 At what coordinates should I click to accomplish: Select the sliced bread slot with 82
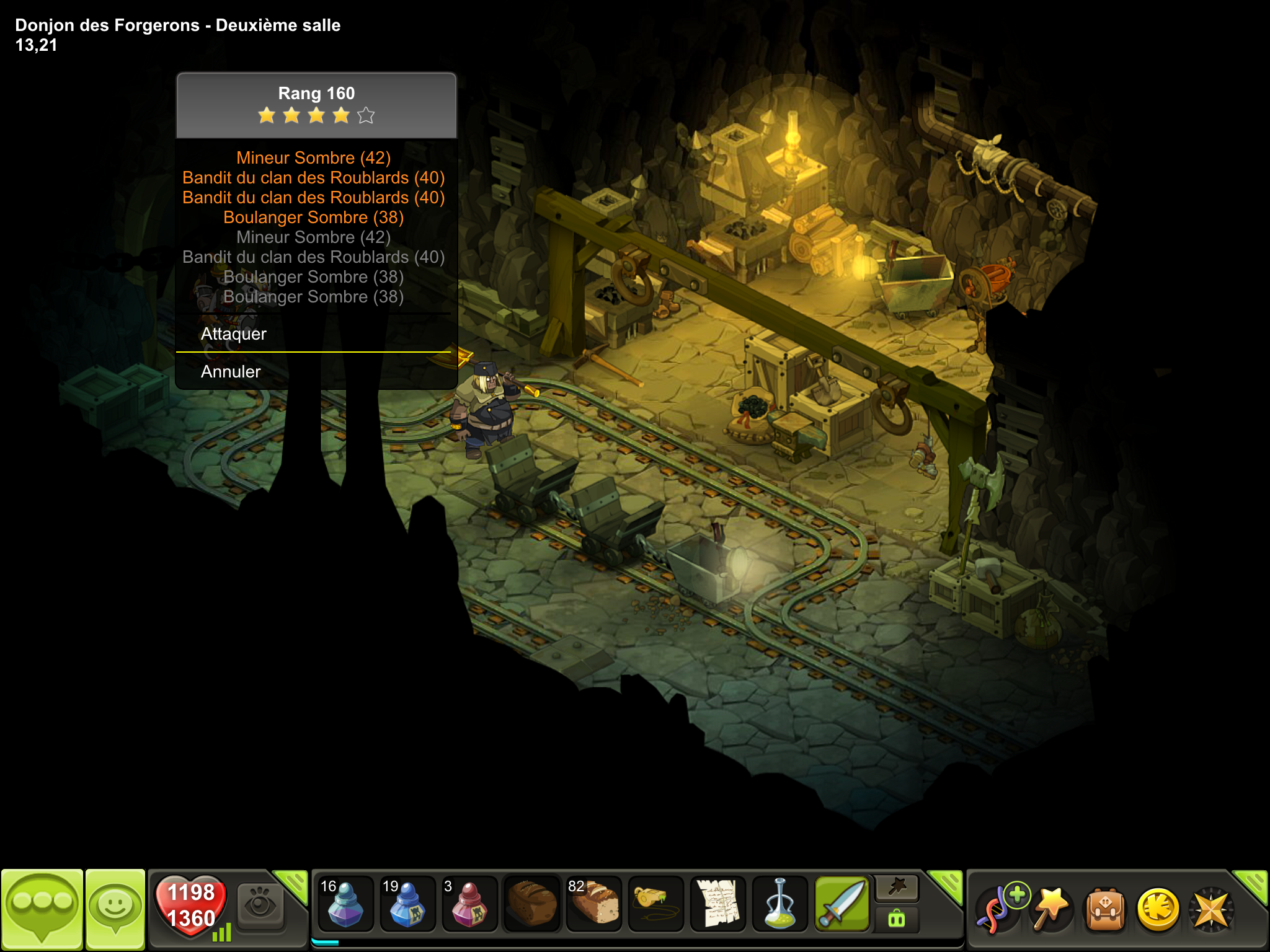(x=593, y=905)
